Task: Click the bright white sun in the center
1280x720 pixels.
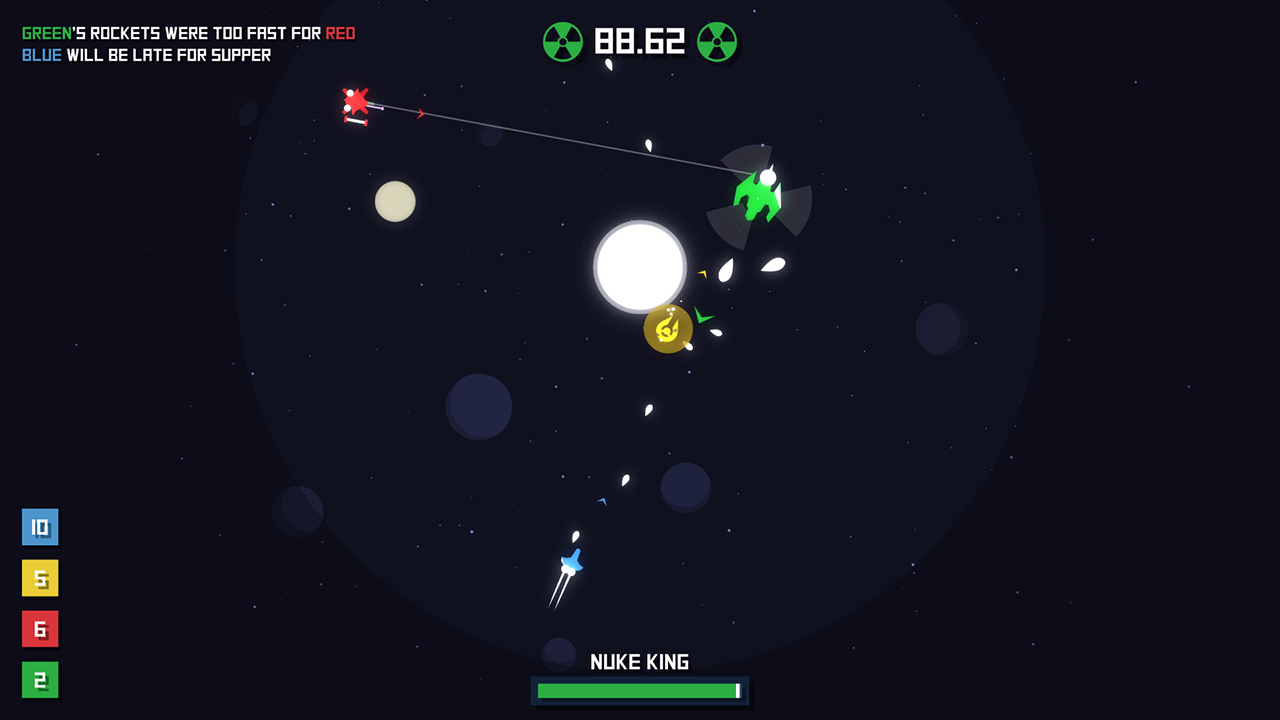Action: tap(639, 266)
